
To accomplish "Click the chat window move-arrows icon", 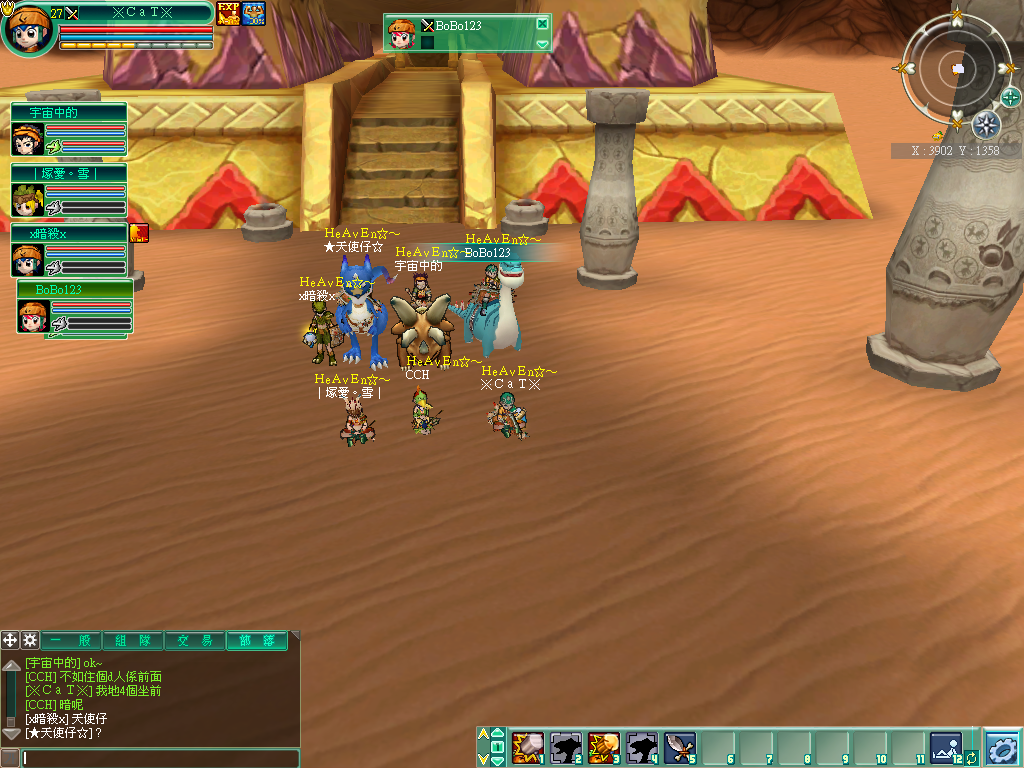I will tap(10, 640).
